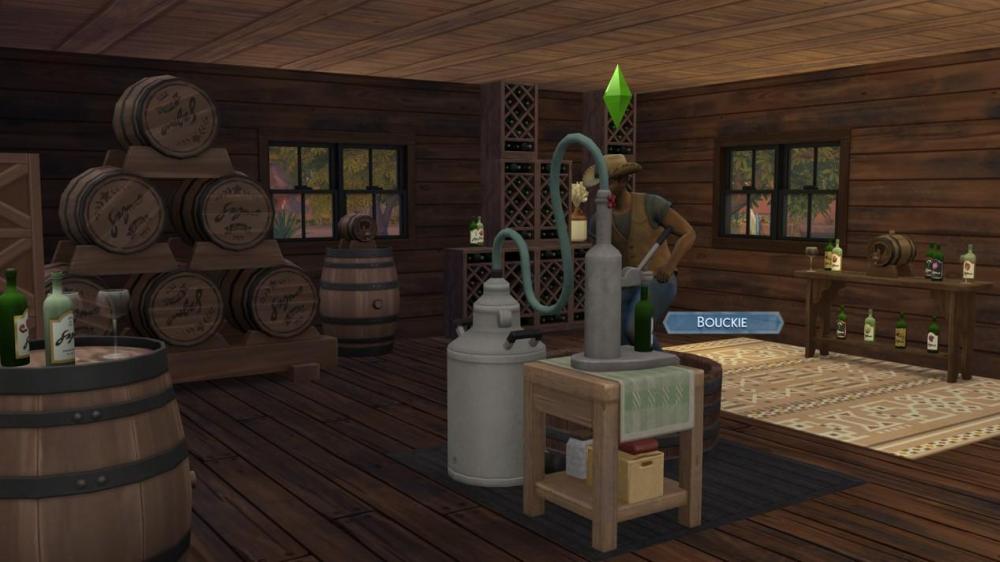Click the Bouckie name tag label
Screen dimensions: 1000x562
723,323
